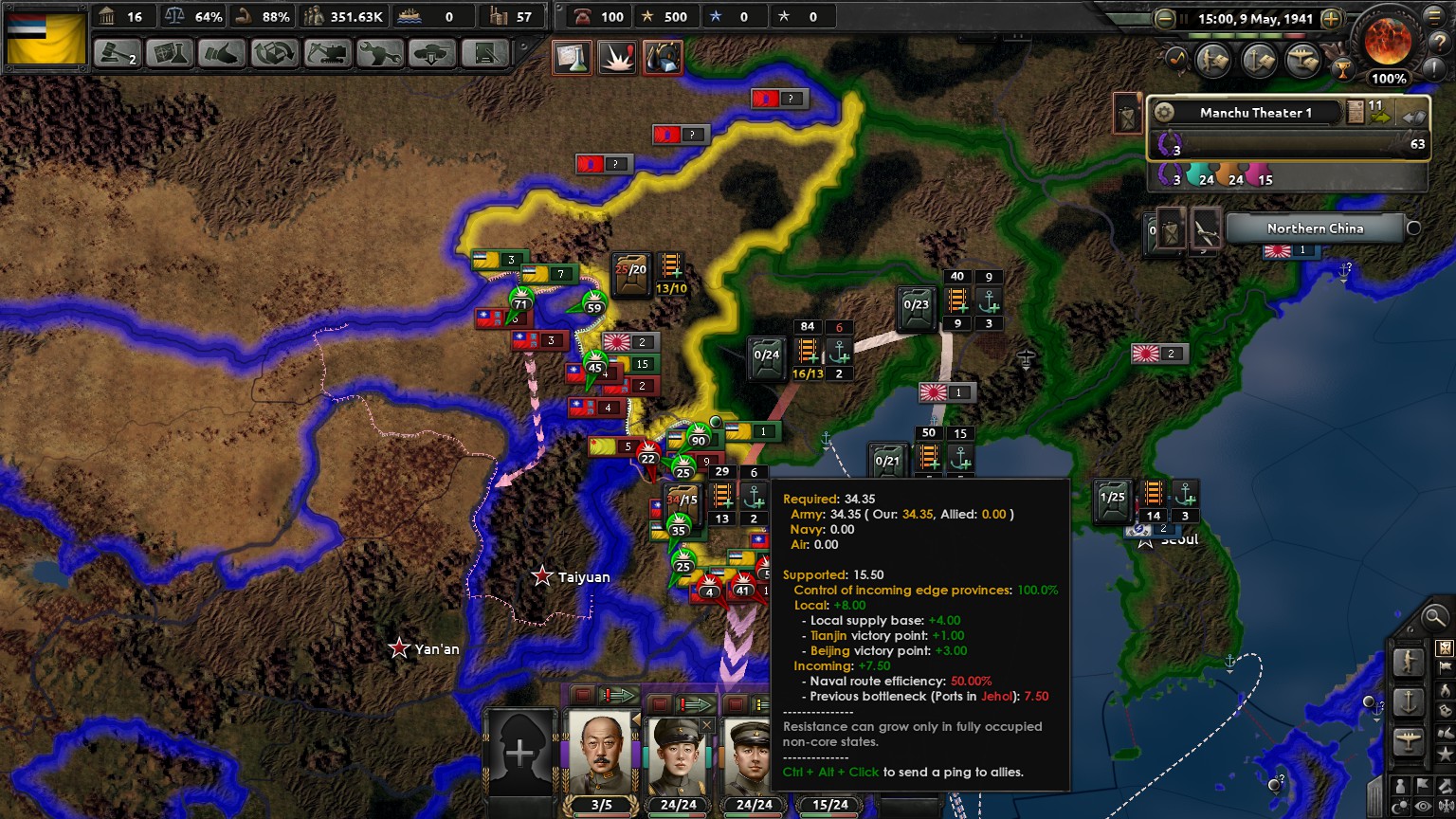The height and width of the screenshot is (819, 1456).
Task: Toggle plan execution with the green arrow
Action: [617, 695]
